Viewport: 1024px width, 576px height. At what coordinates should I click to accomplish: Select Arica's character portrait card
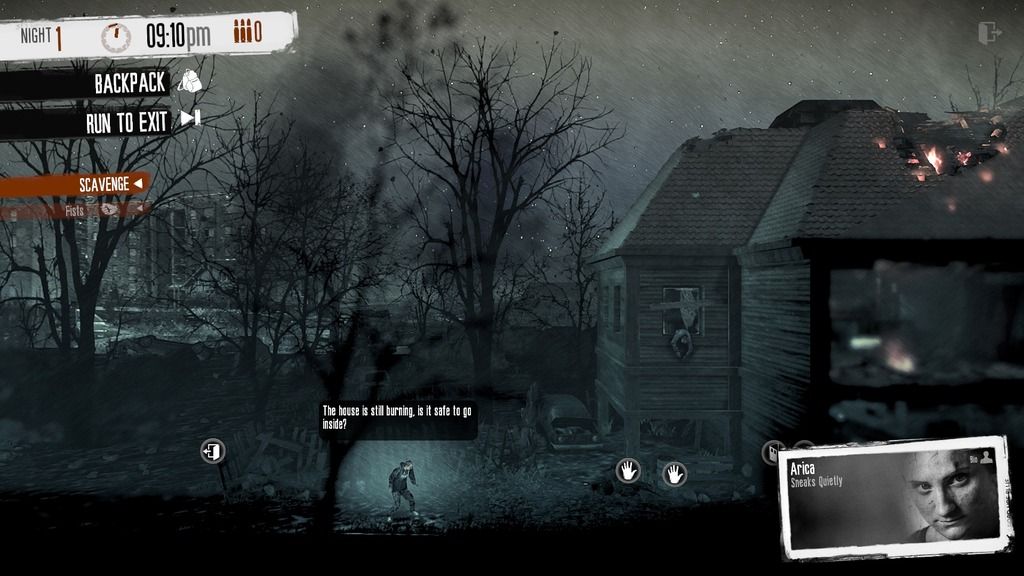point(894,497)
